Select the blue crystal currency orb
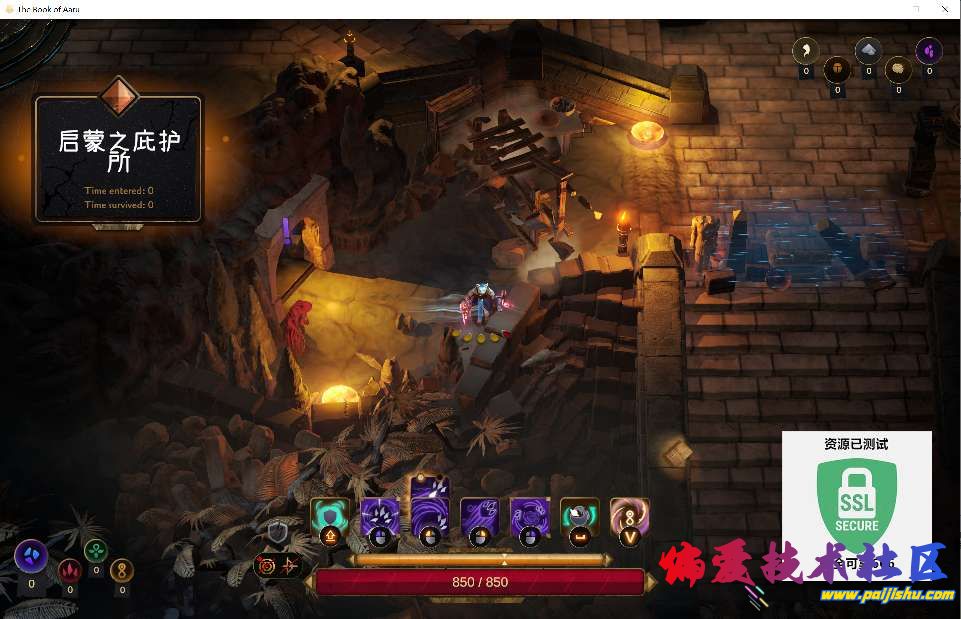 (31, 556)
